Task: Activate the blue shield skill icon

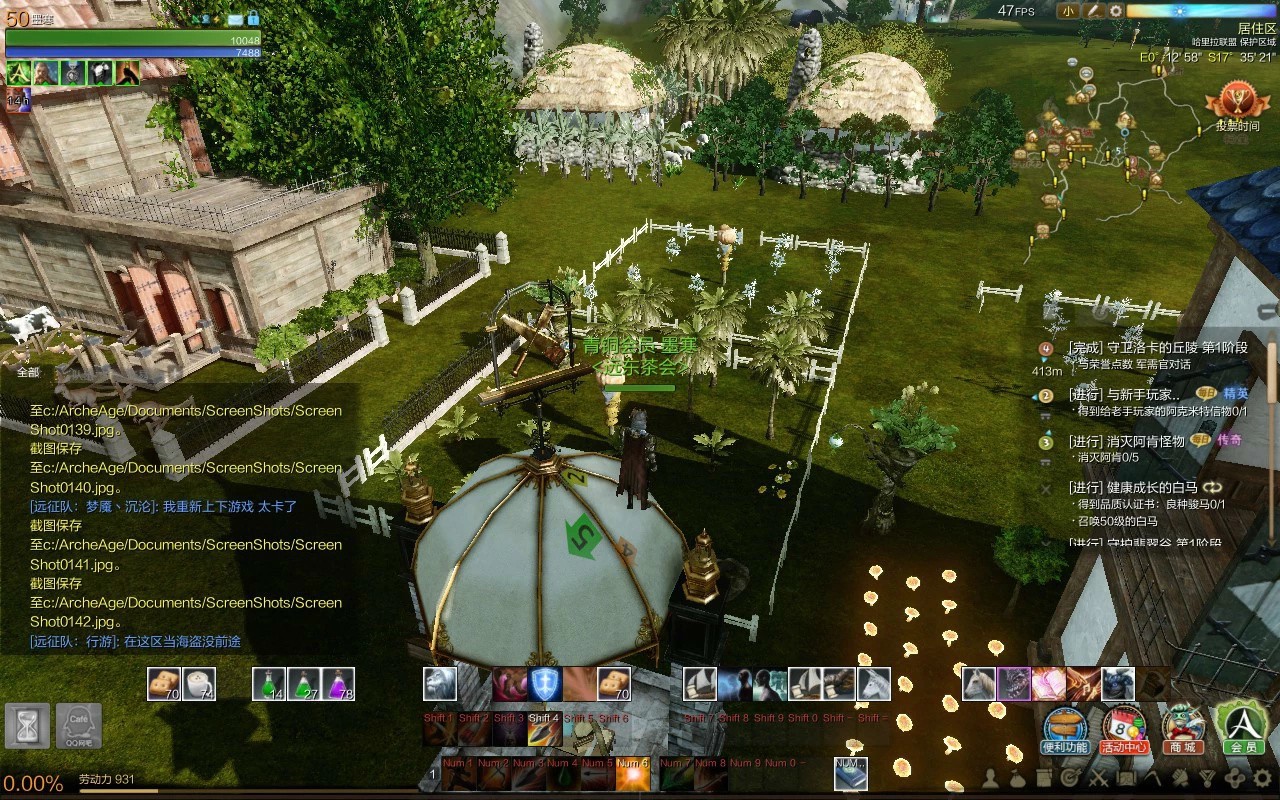Action: click(x=545, y=684)
